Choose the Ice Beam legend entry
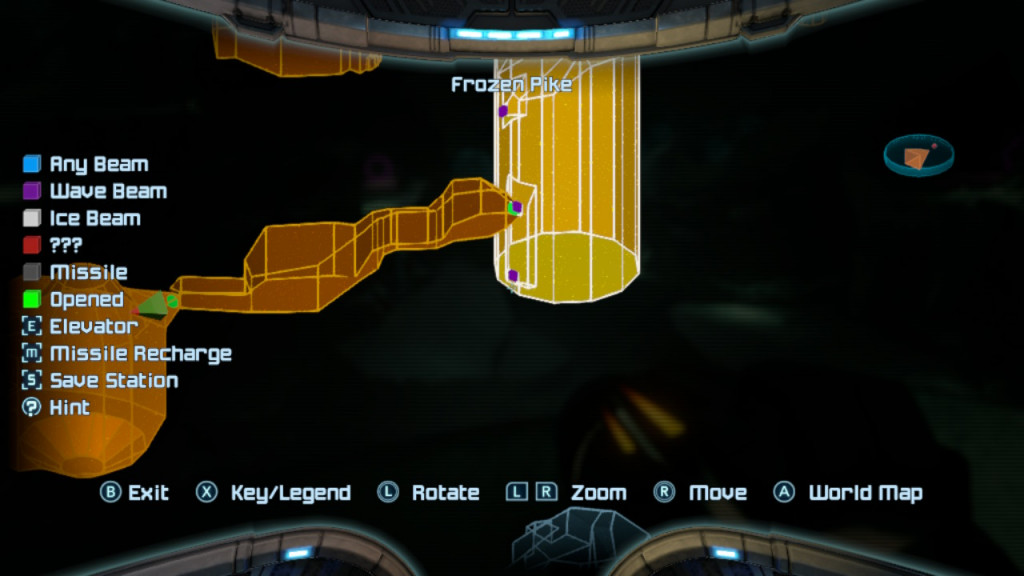Viewport: 1024px width, 576px height. pos(82,218)
